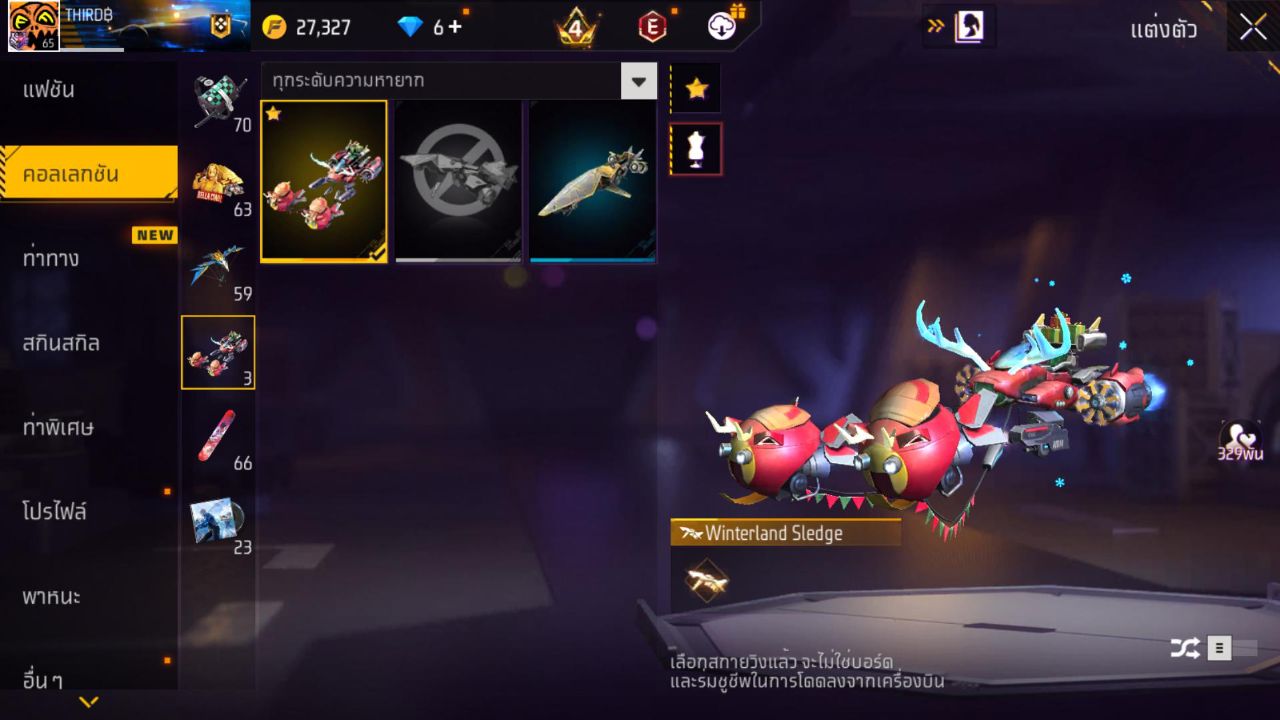
Task: Open the สกินสกิล skill skin tab
Action: point(62,343)
